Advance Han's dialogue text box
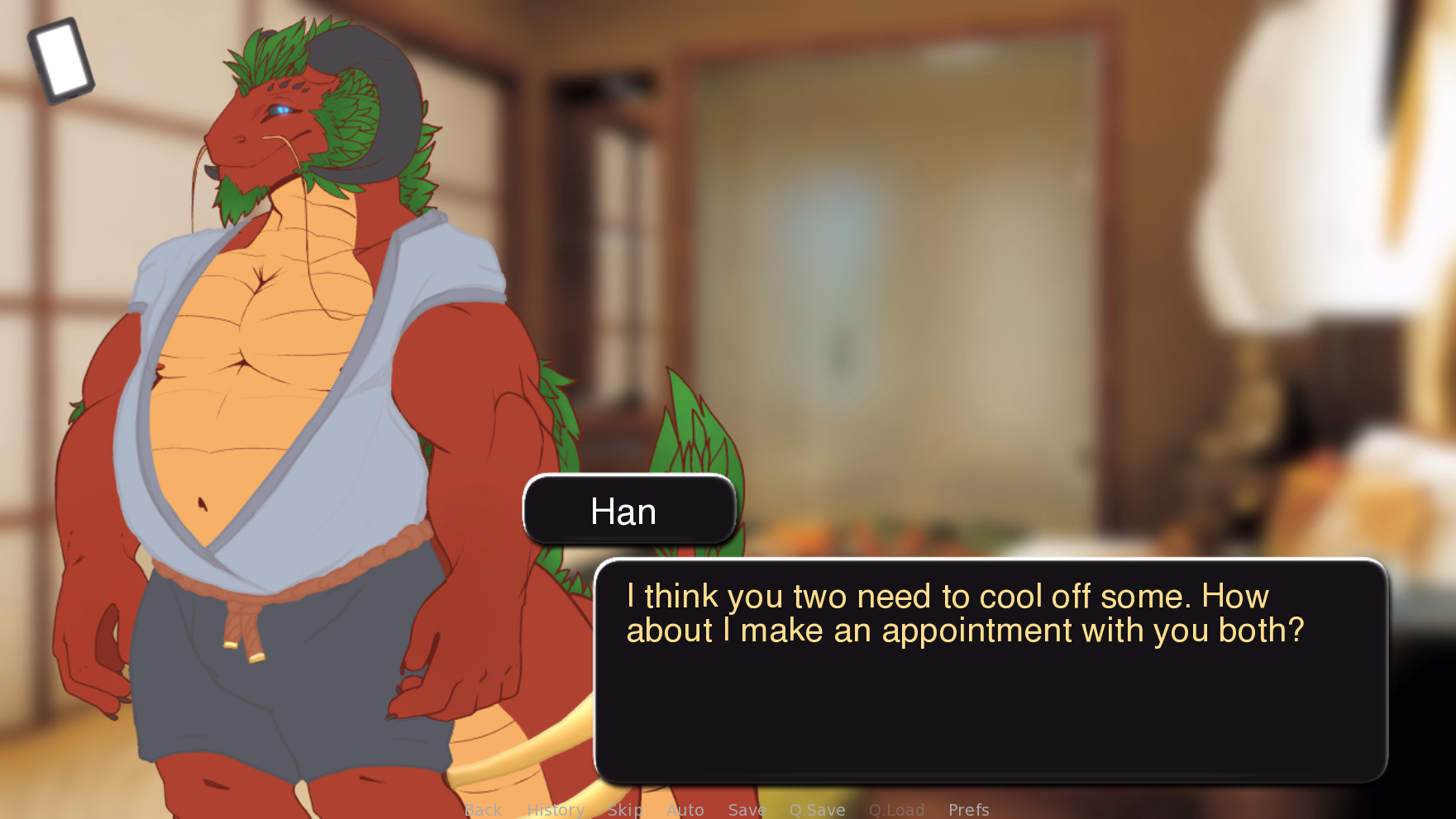Viewport: 1456px width, 819px height. (x=990, y=669)
